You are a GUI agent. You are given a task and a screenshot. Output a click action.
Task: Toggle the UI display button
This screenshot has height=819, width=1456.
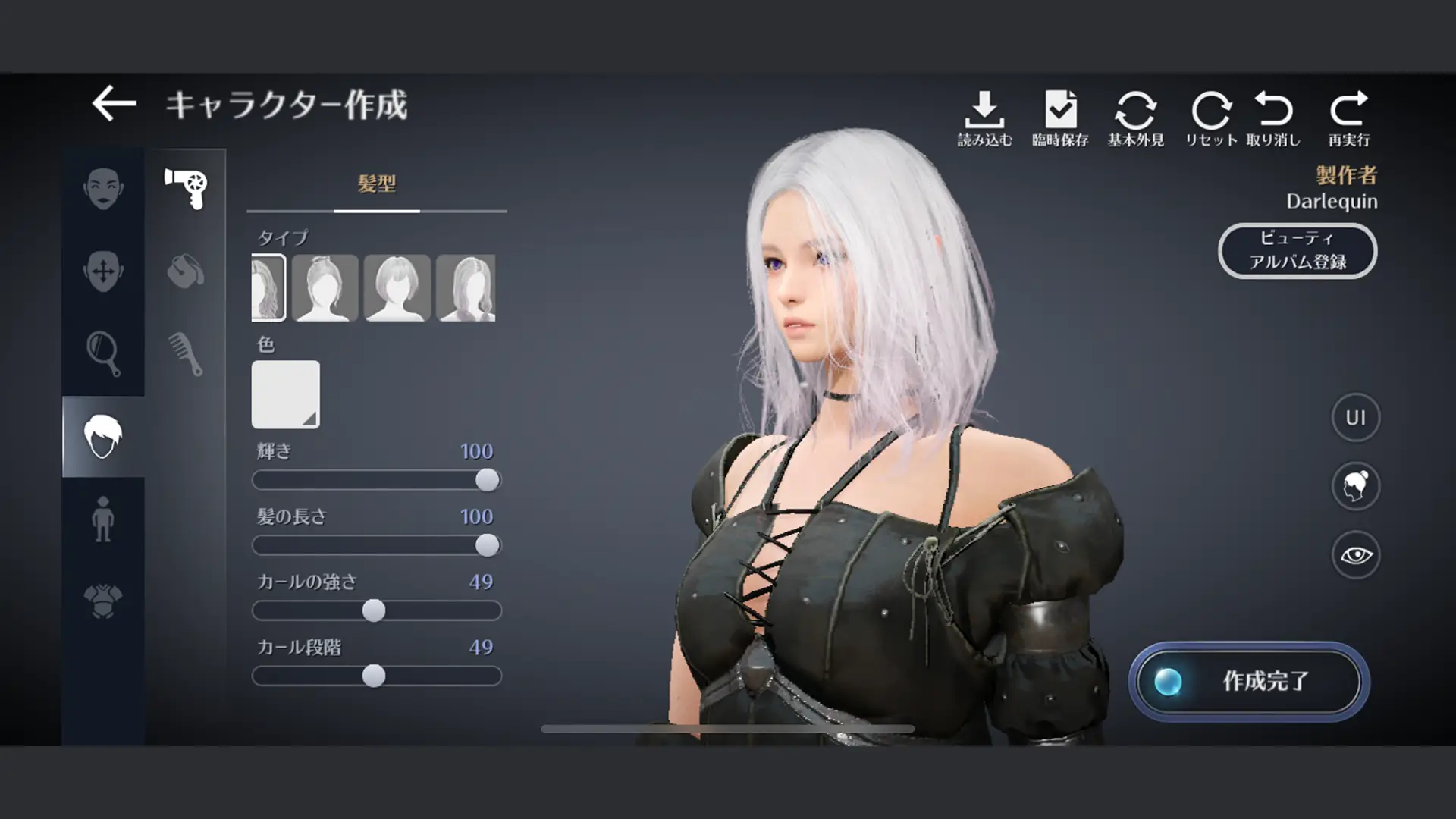click(1355, 419)
